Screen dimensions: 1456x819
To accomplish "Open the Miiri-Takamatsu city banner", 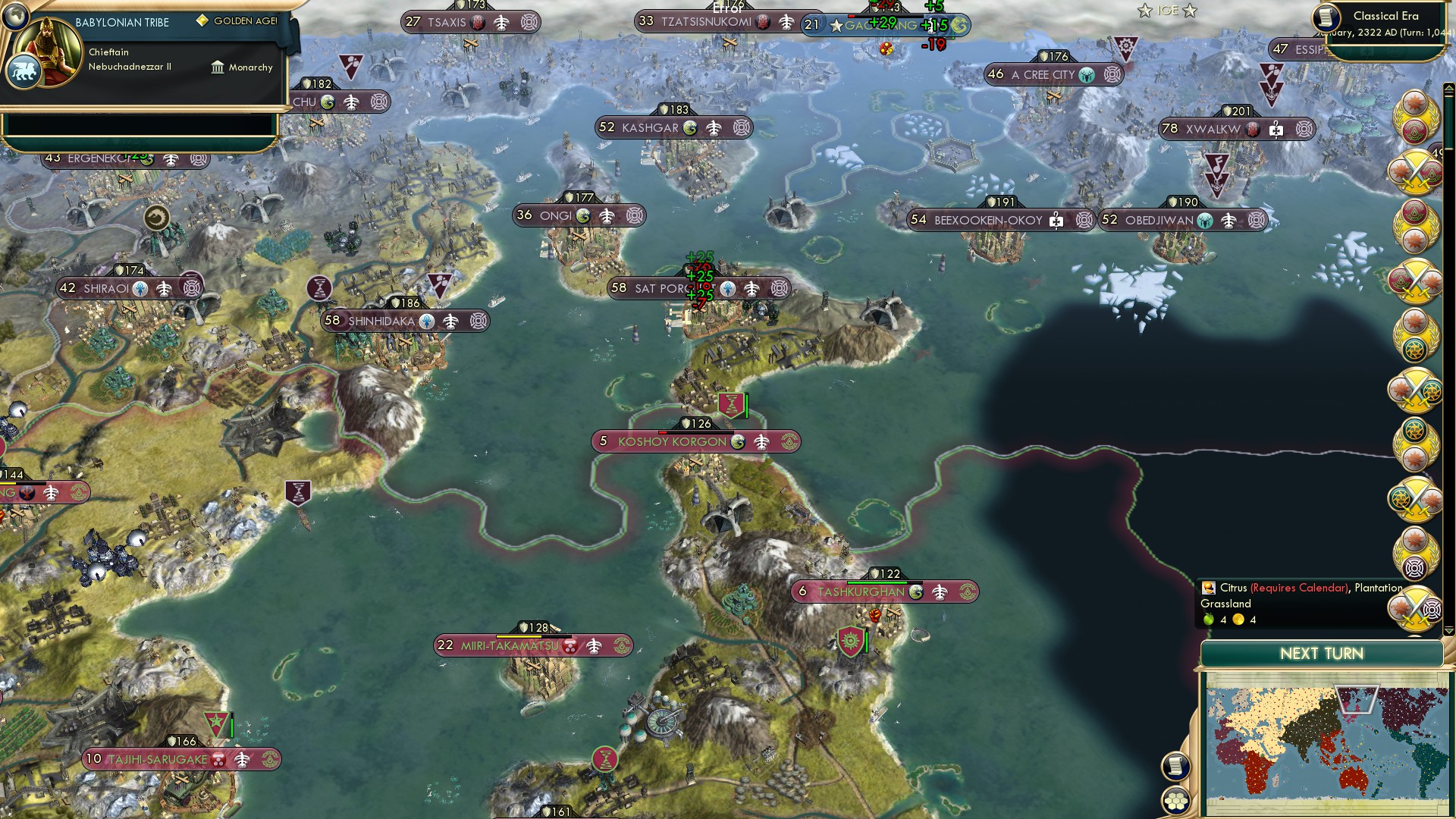I will pos(509,646).
